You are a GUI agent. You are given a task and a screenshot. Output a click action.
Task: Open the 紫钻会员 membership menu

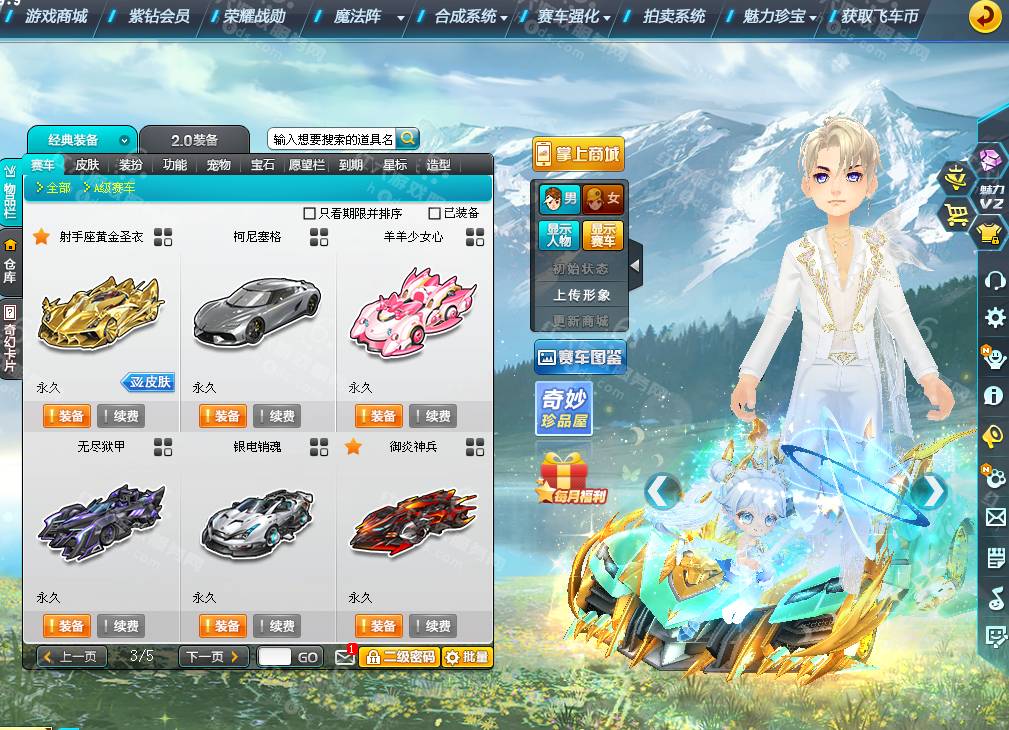click(x=159, y=16)
